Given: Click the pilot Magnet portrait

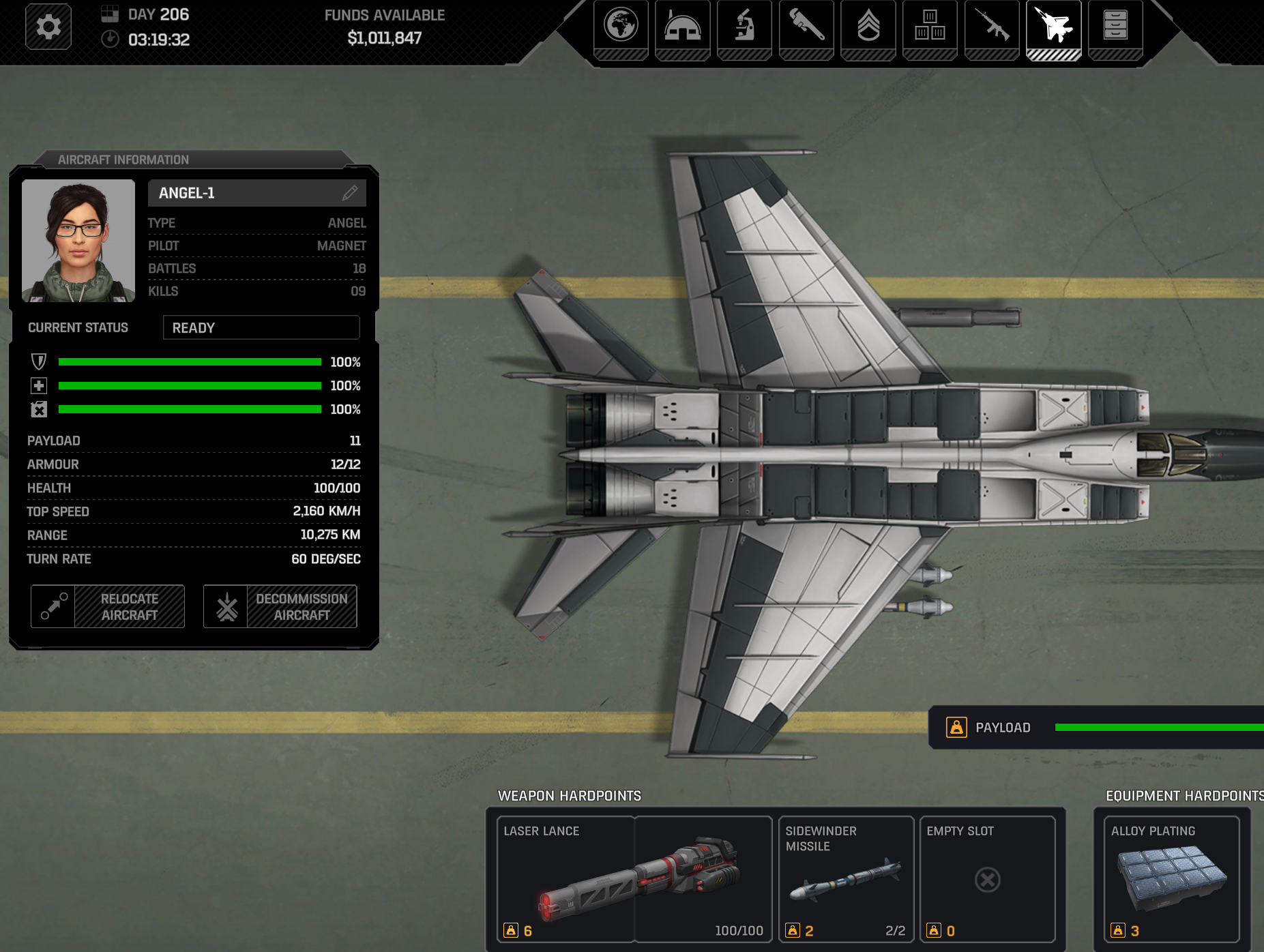Looking at the screenshot, I should tap(78, 241).
